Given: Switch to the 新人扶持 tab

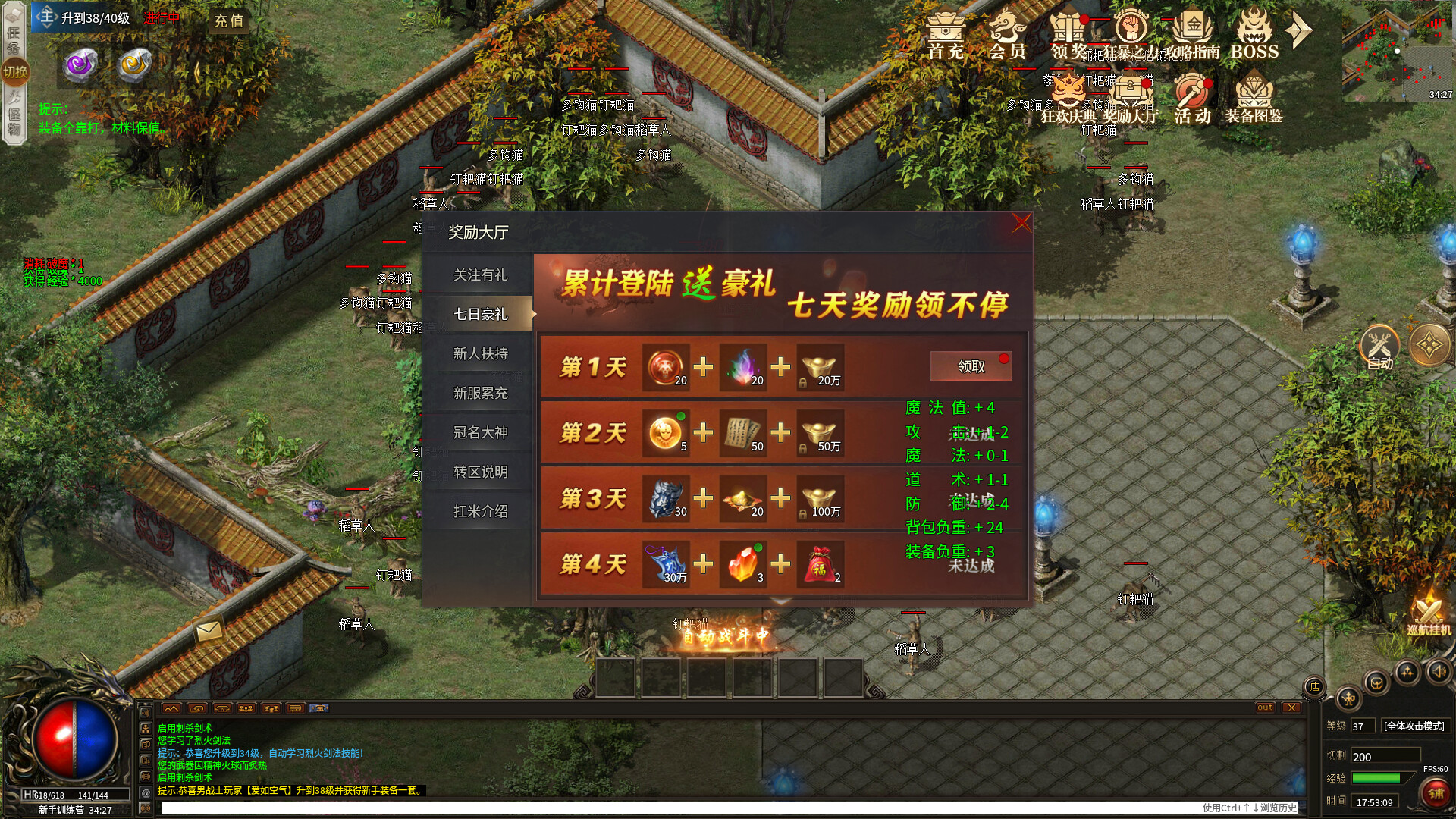Looking at the screenshot, I should tap(483, 353).
